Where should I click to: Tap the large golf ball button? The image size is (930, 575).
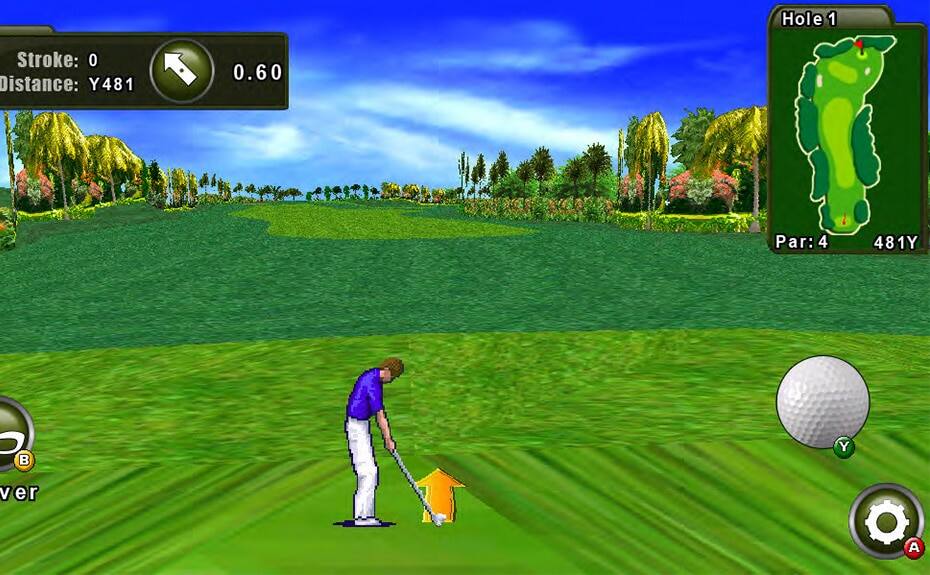(822, 401)
